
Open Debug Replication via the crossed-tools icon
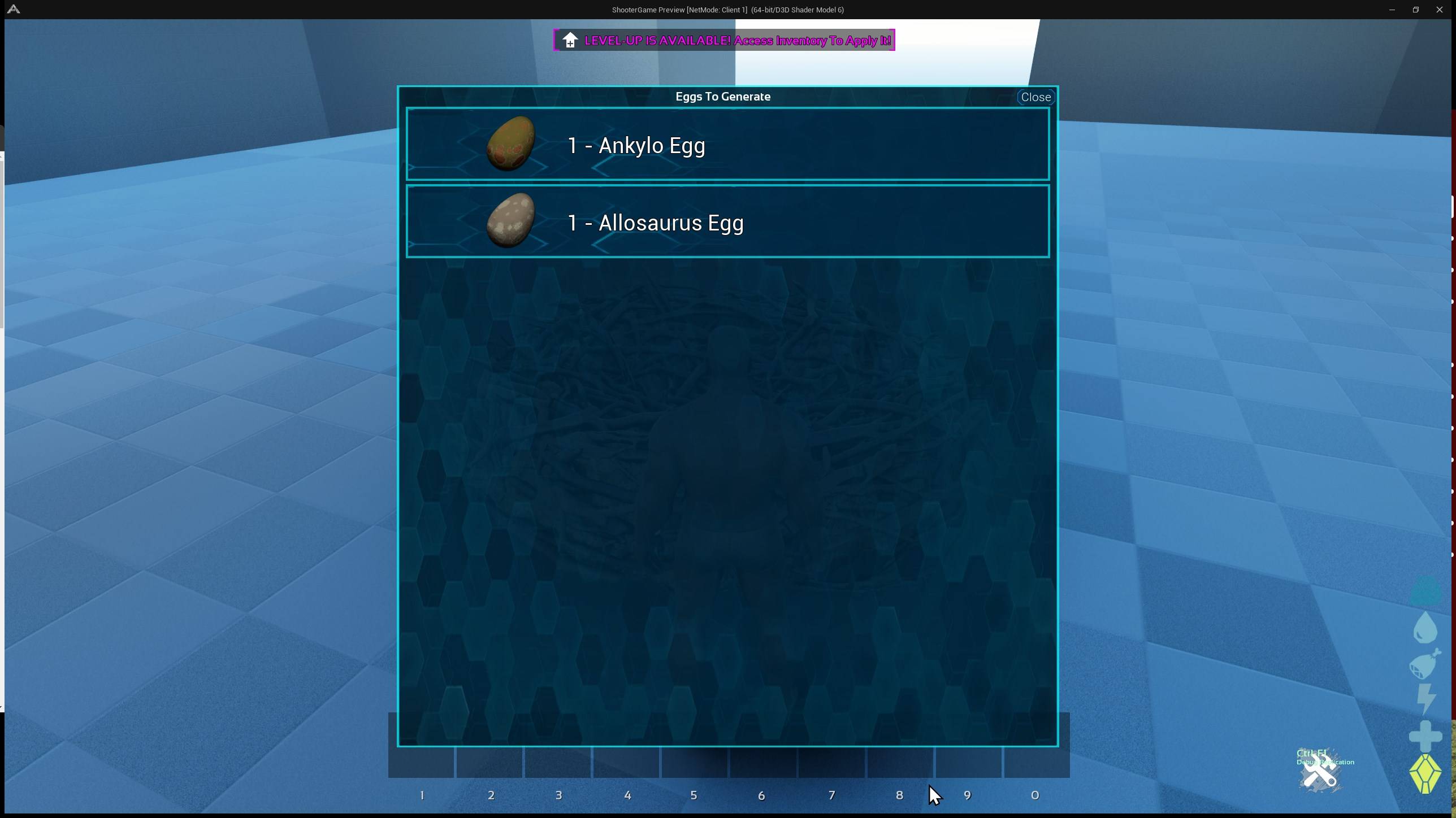click(1320, 771)
